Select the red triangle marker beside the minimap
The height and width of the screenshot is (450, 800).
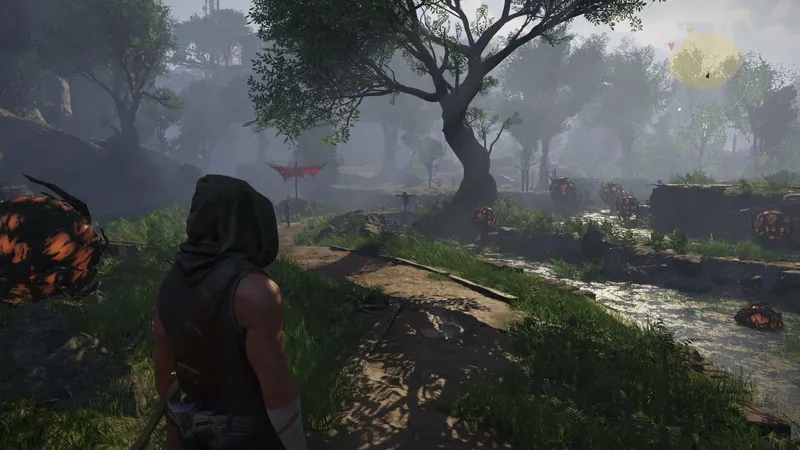click(x=671, y=46)
